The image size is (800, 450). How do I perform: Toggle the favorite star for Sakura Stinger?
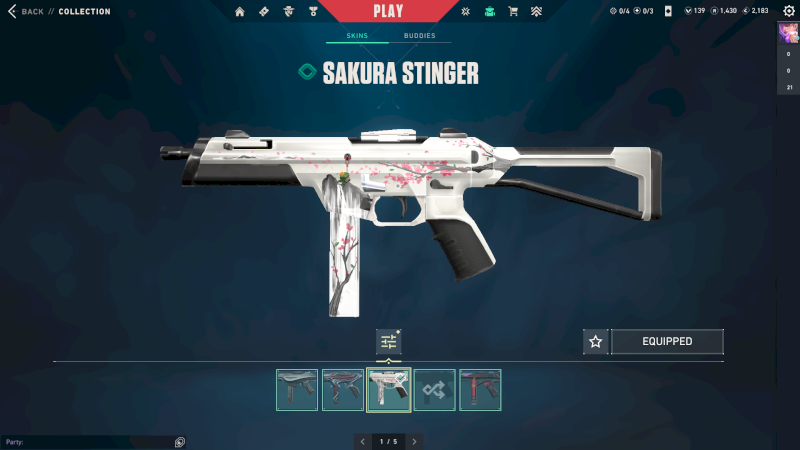[x=596, y=342]
